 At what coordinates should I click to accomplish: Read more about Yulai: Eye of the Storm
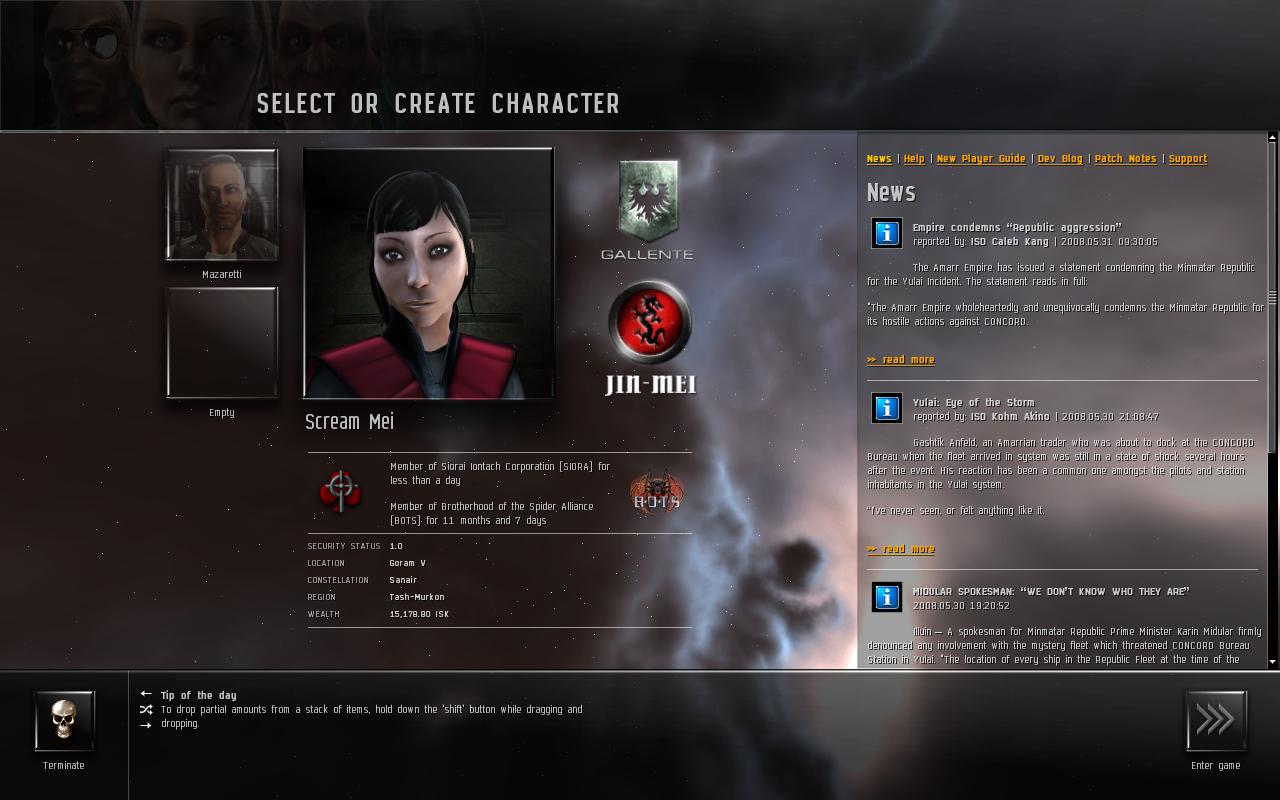901,549
